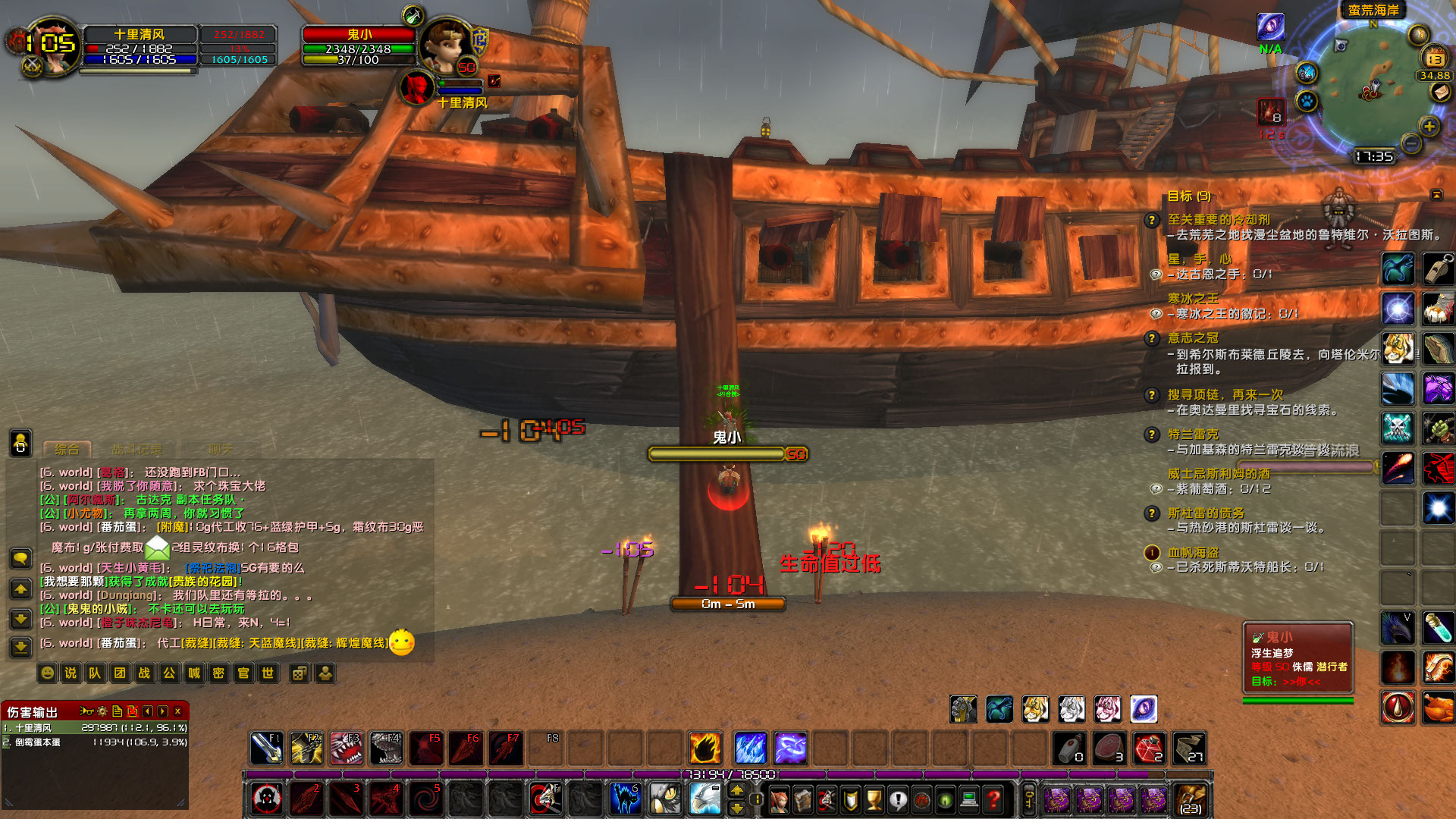Click the emoji smiley button below chat
The height and width of the screenshot is (819, 1456).
coord(46,673)
